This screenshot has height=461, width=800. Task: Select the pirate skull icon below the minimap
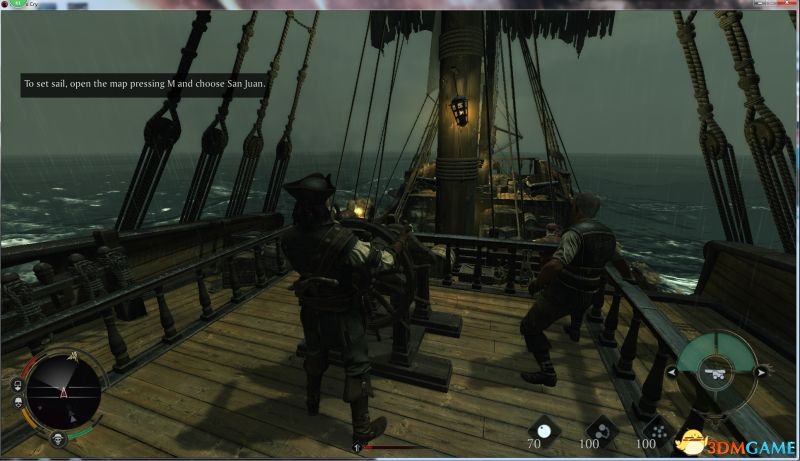pyautogui.click(x=58, y=438)
